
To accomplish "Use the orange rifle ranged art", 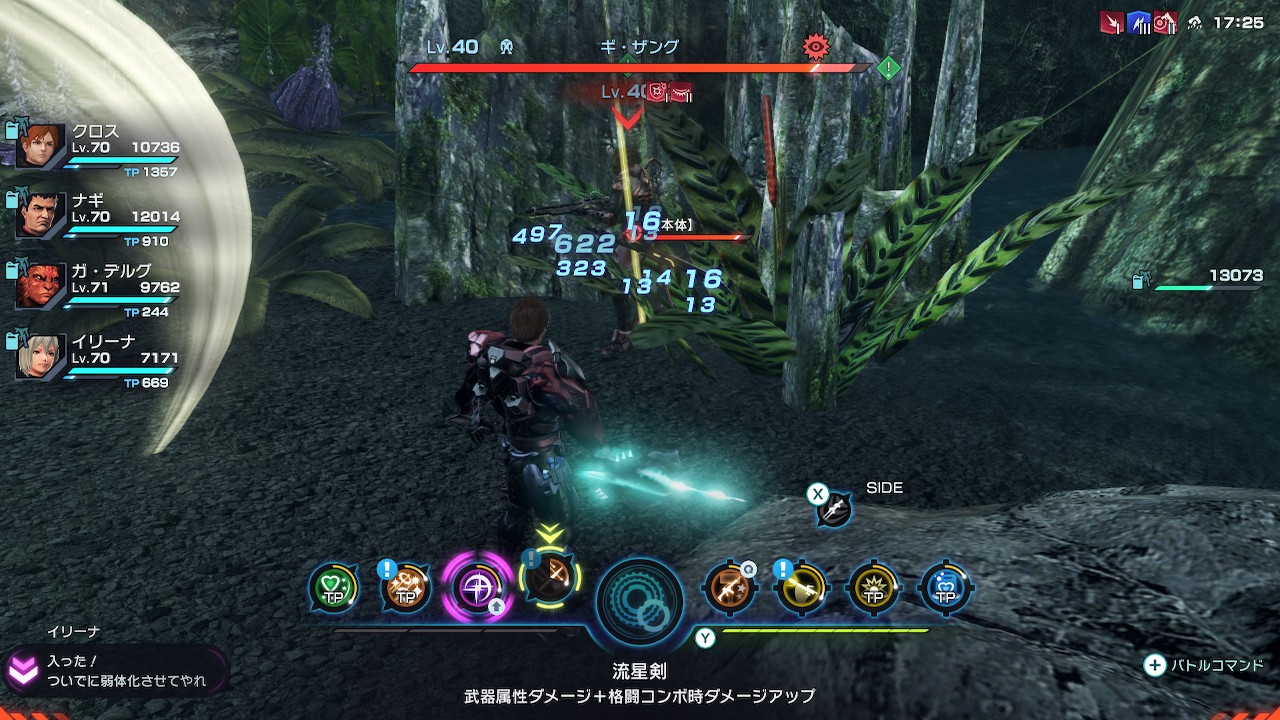I will [x=730, y=588].
